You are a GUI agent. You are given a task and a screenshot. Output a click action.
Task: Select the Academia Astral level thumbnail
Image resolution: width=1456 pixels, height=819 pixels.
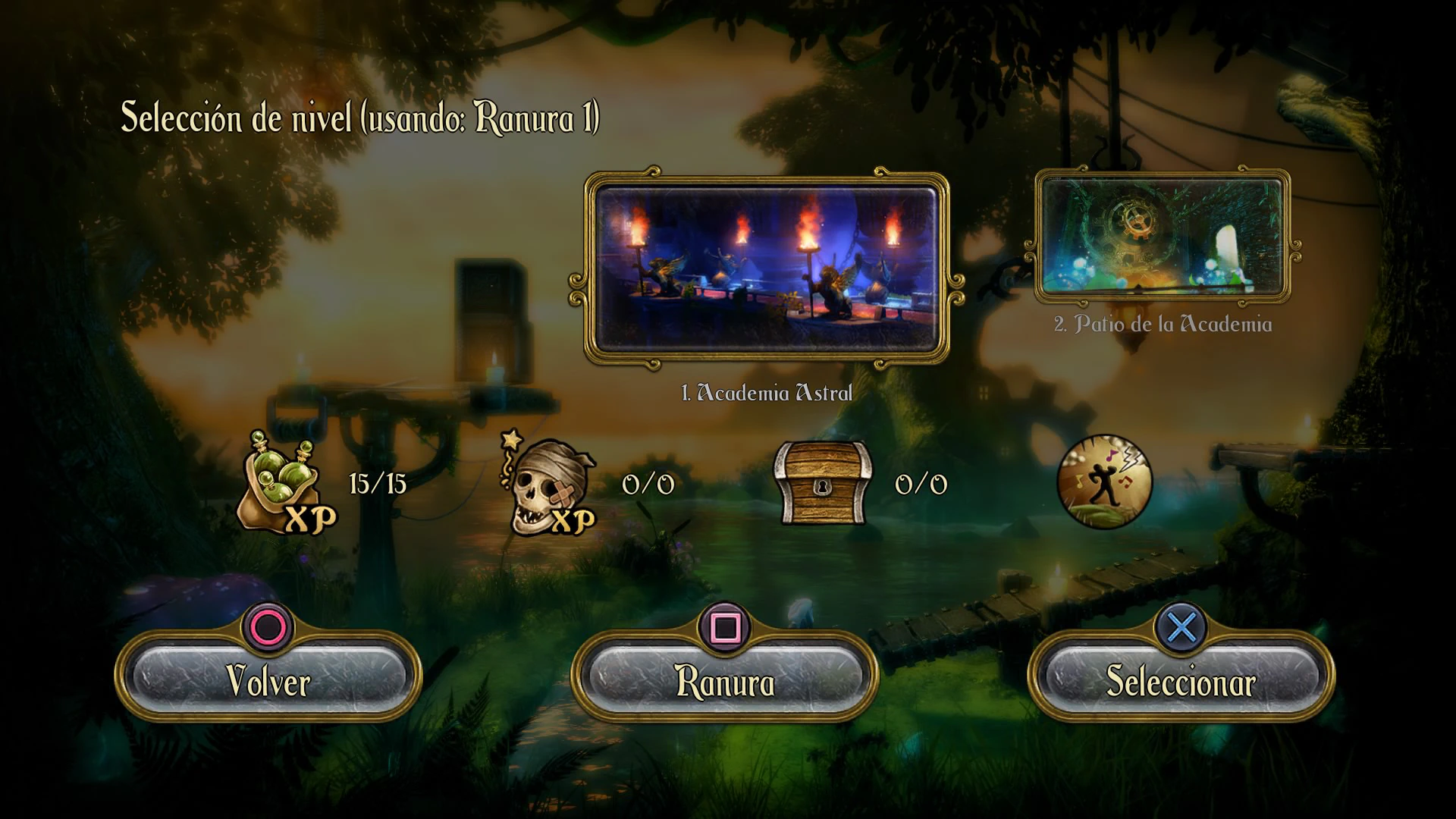[x=767, y=270]
